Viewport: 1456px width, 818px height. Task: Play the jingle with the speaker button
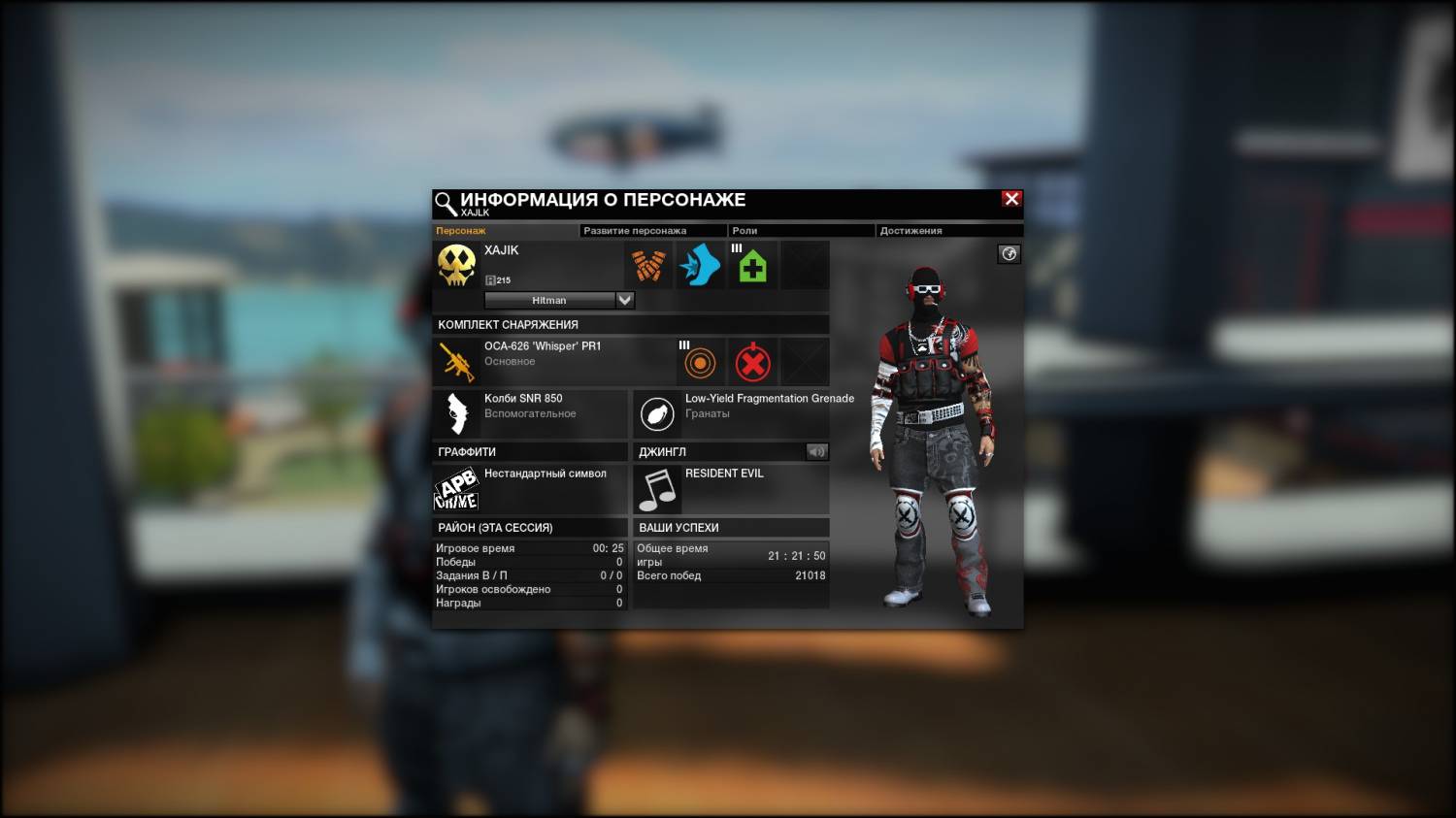click(816, 451)
